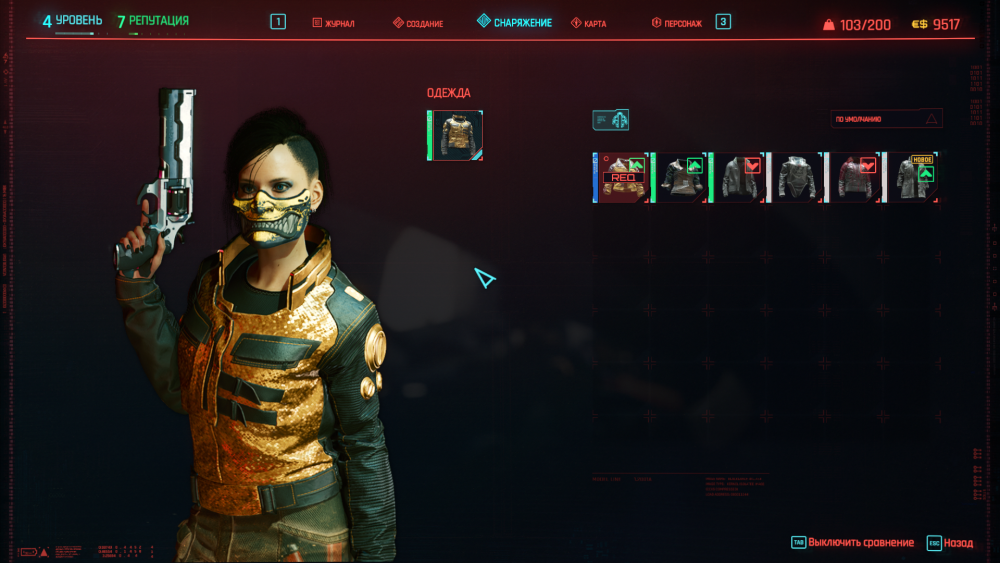This screenshot has width=1000, height=563.
Task: Go to the Карта tab
Action: click(589, 23)
